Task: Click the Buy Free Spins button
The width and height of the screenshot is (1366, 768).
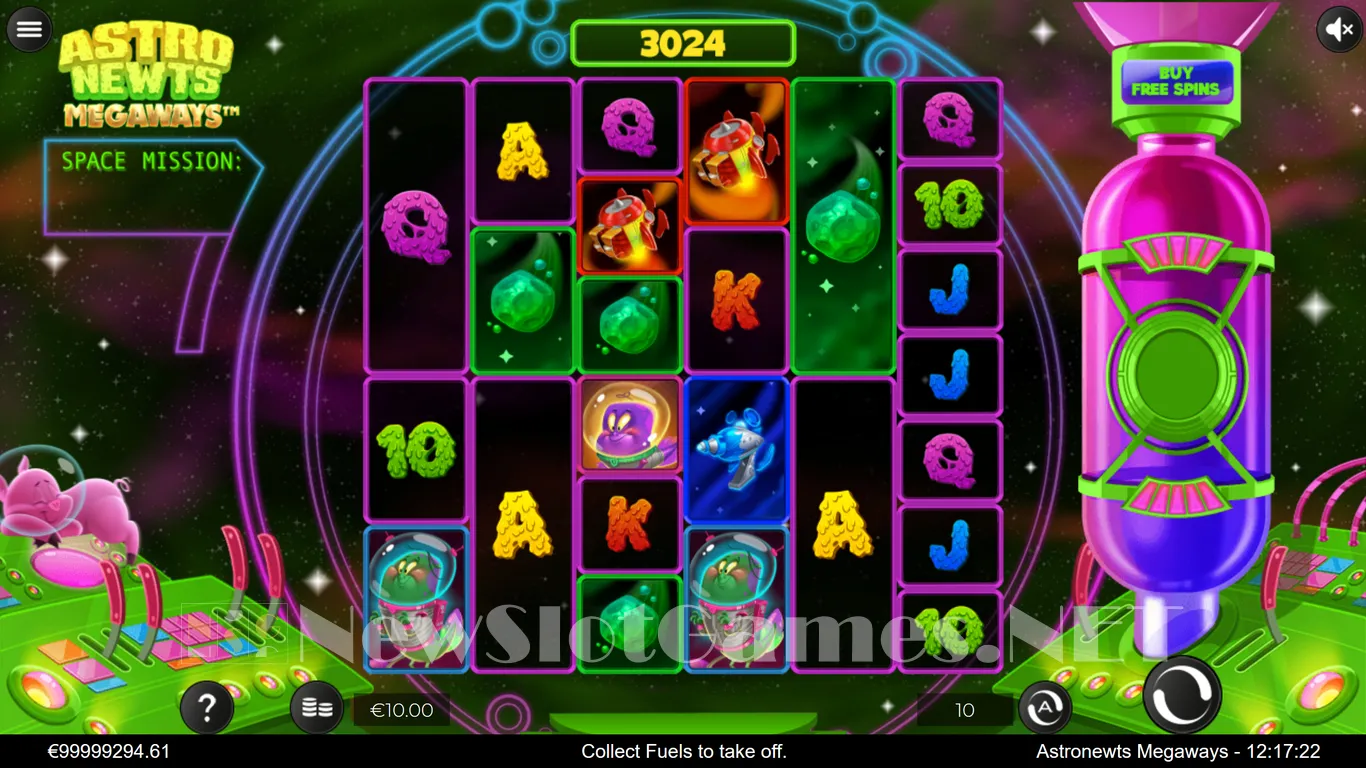Action: (x=1176, y=81)
